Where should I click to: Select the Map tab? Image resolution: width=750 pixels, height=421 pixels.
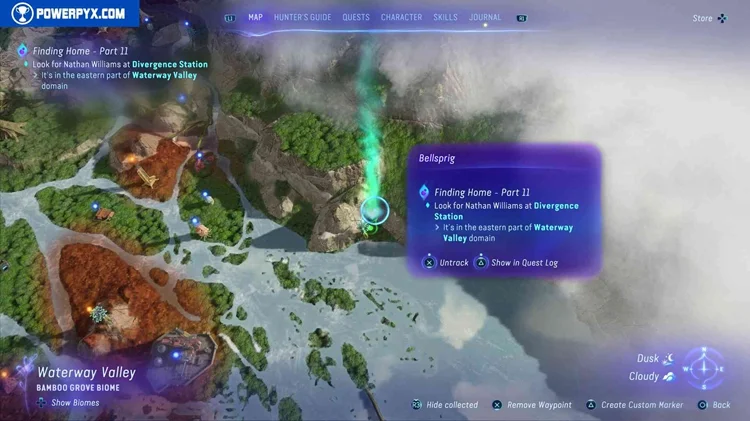pyautogui.click(x=255, y=17)
